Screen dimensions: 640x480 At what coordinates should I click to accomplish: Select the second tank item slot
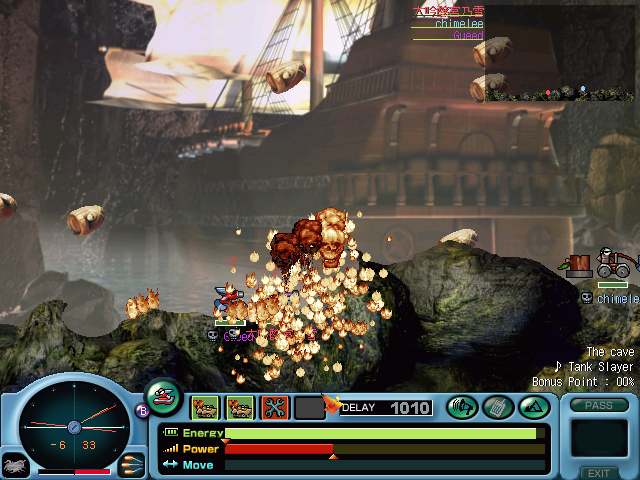point(240,407)
